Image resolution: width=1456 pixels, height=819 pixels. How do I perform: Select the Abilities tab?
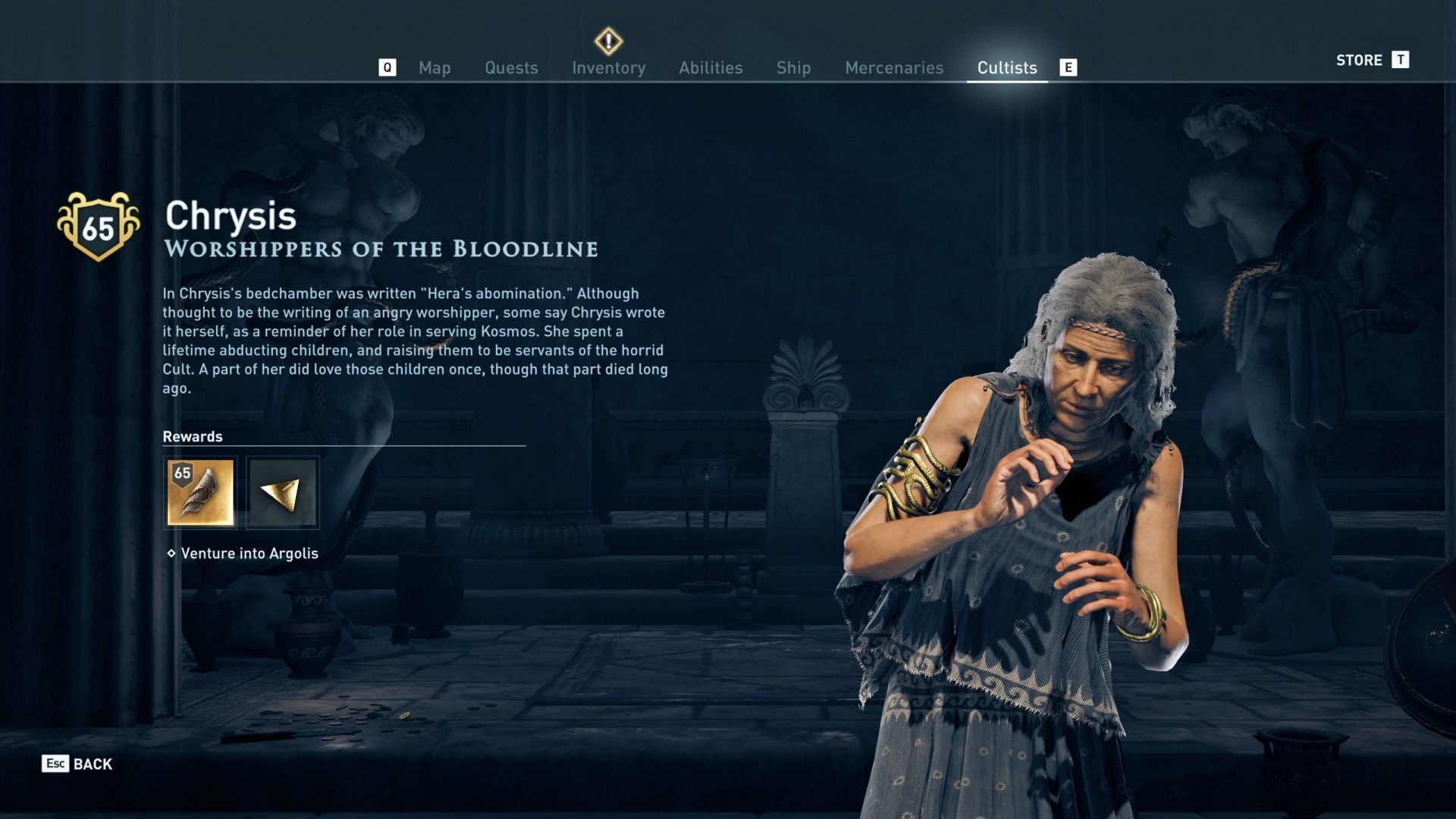tap(711, 68)
